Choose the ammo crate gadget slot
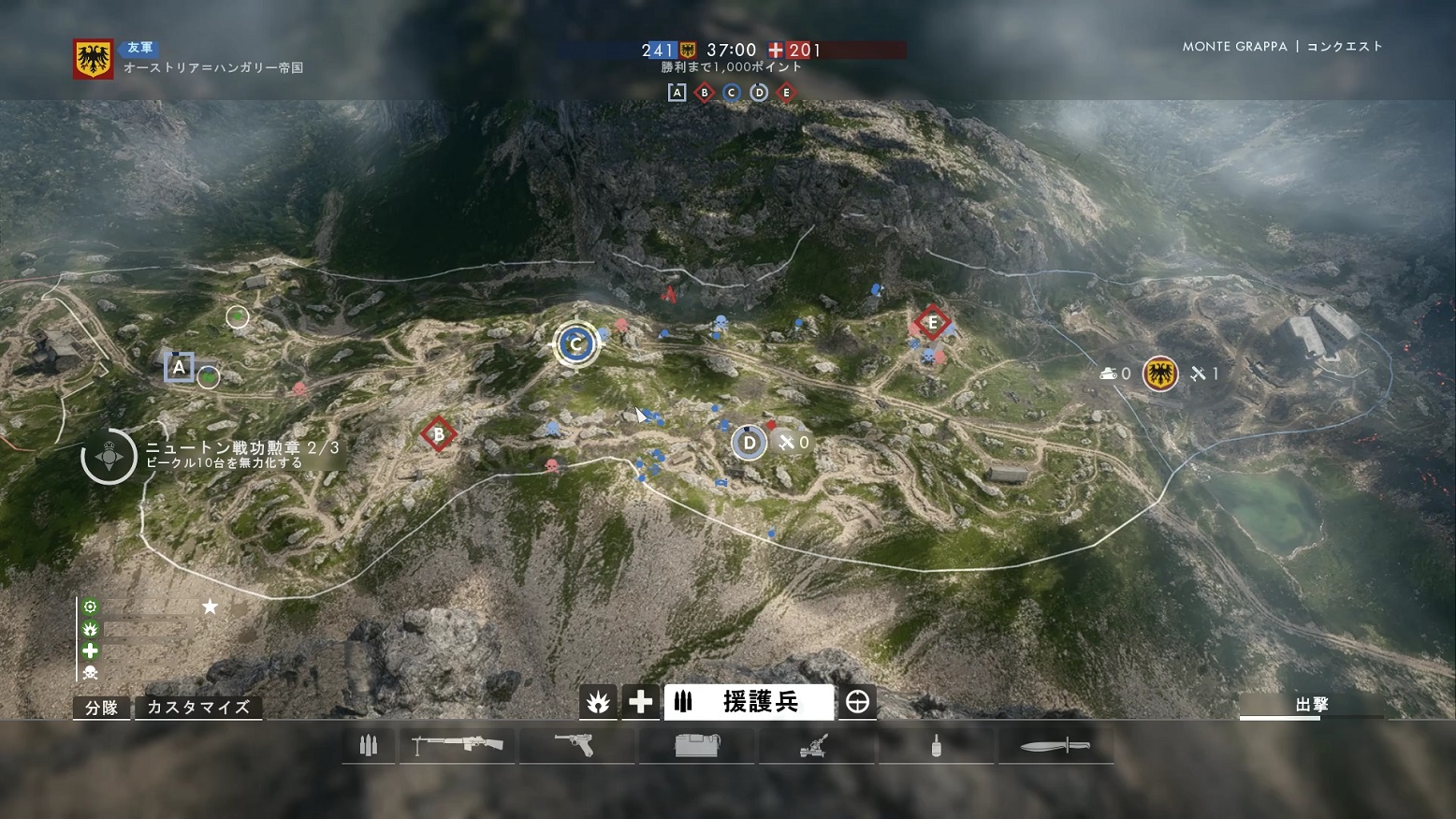 point(697,746)
